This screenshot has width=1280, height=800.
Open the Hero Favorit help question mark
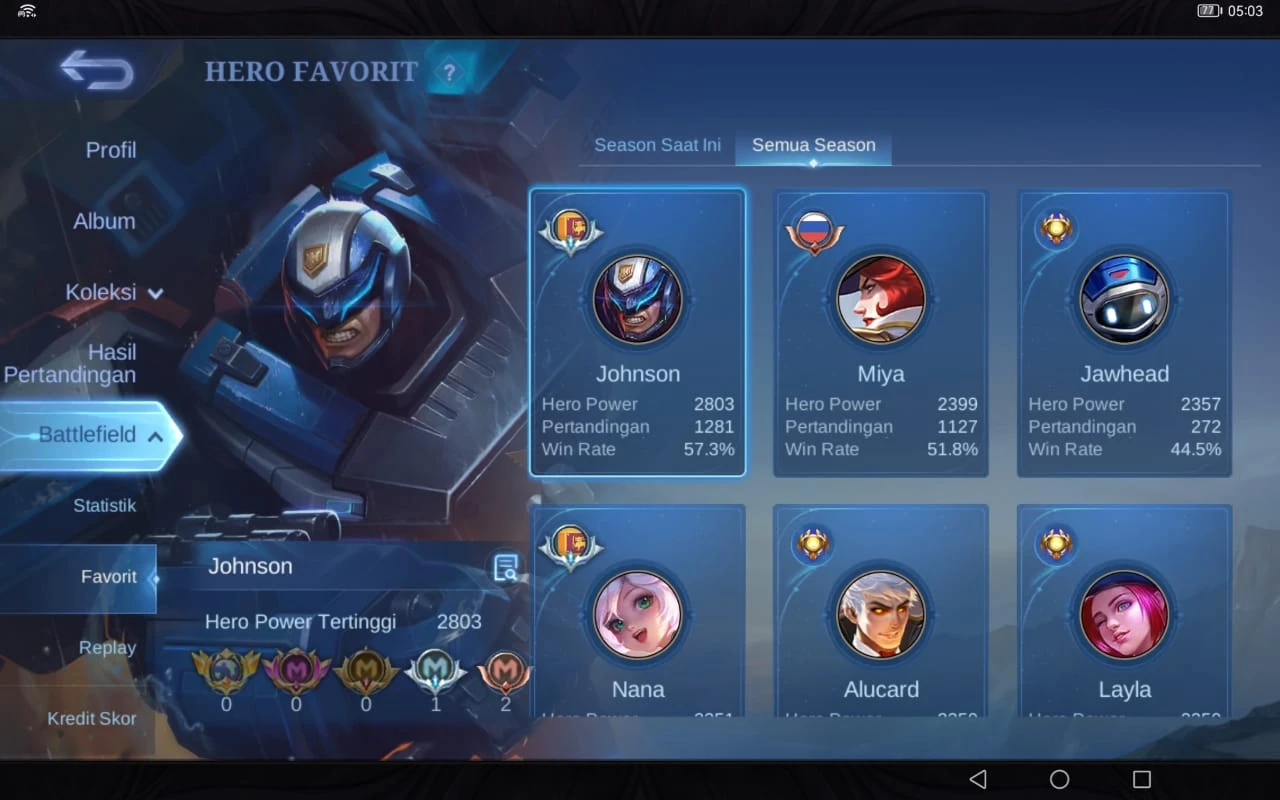point(450,72)
